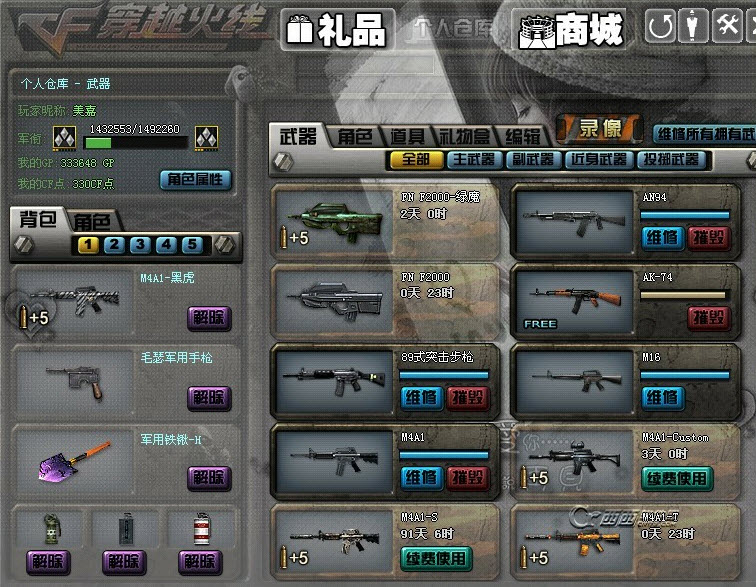
Task: Unequip the 军用铁锹-H shovel
Action: tap(208, 478)
